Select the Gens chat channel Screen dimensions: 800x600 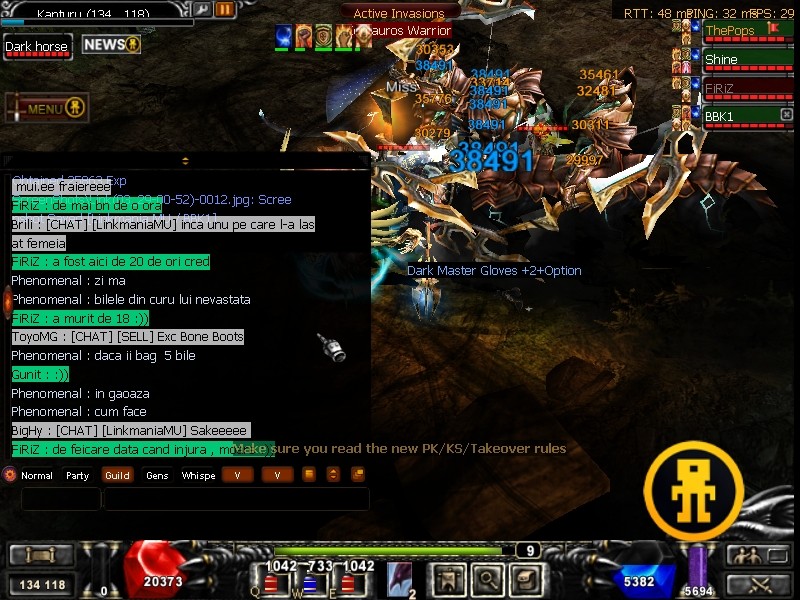point(157,476)
